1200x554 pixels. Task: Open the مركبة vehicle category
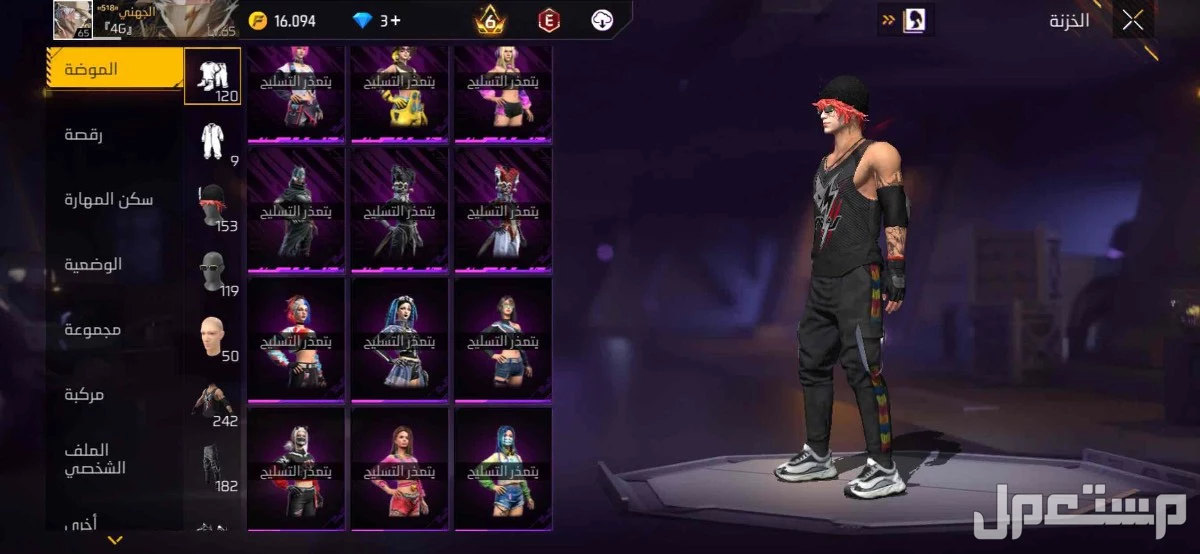(85, 394)
